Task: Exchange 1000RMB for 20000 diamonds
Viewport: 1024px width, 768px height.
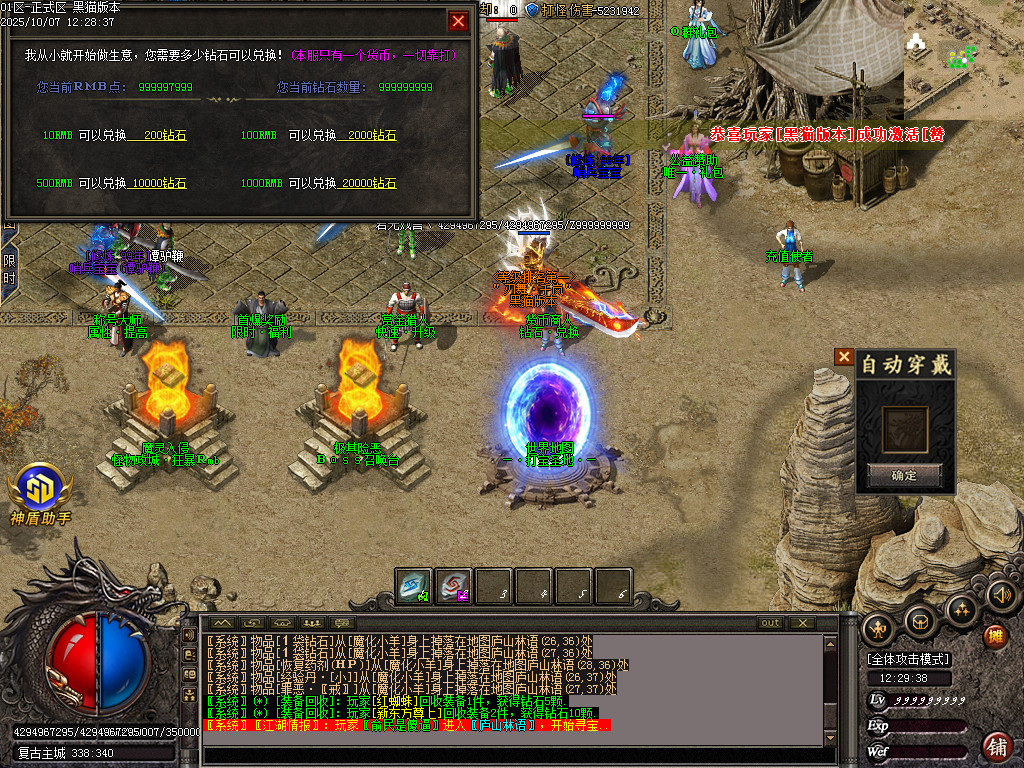Action: pyautogui.click(x=367, y=183)
